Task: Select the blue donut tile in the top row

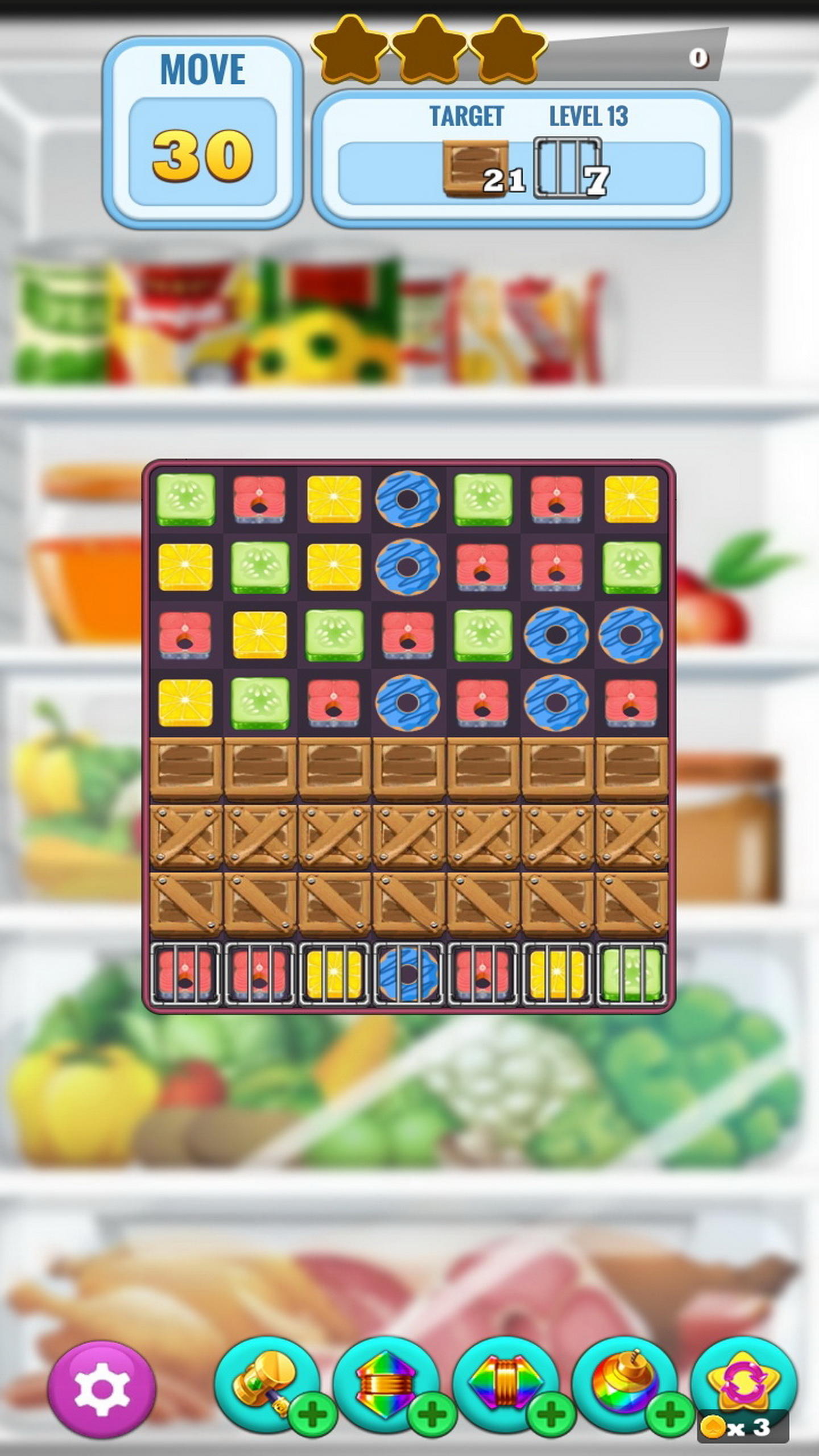Action: click(x=408, y=499)
